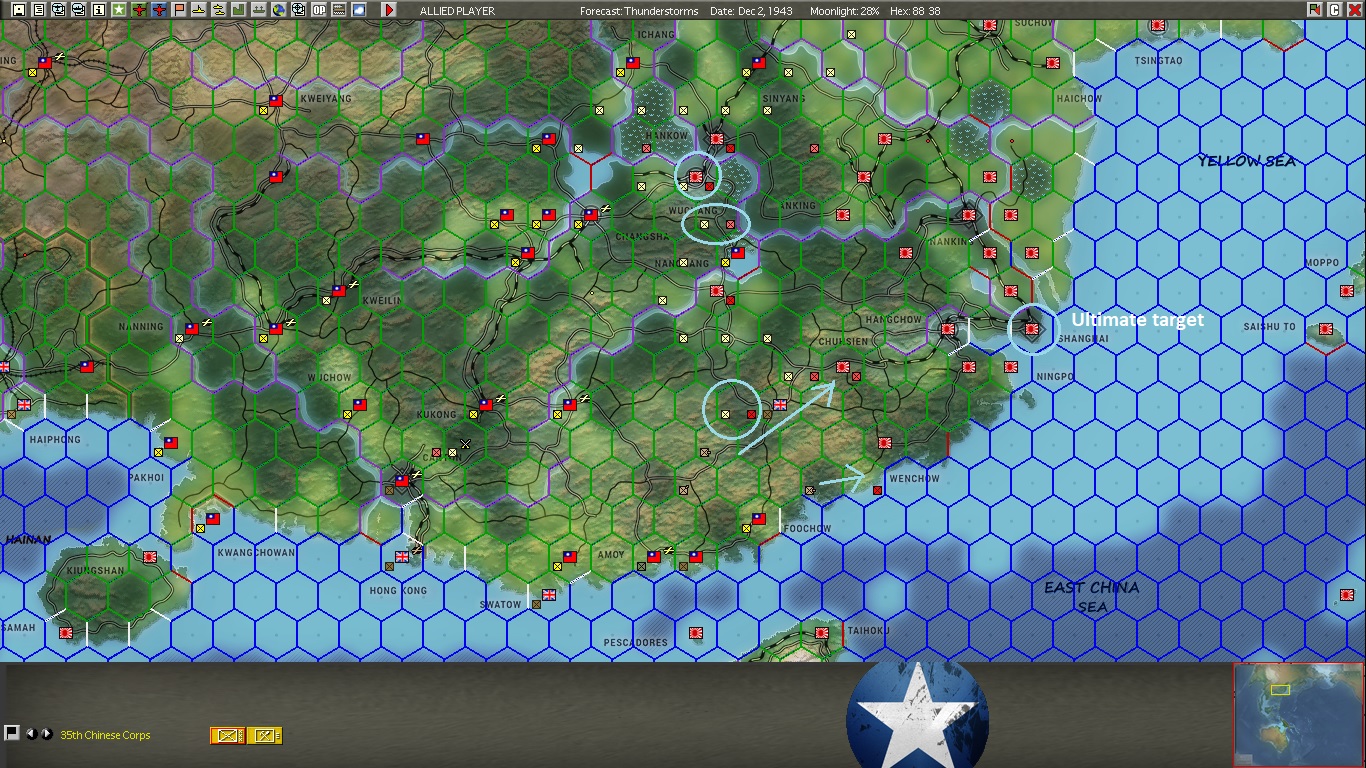
Task: Click the previous unit arrow button
Action: (x=32, y=735)
